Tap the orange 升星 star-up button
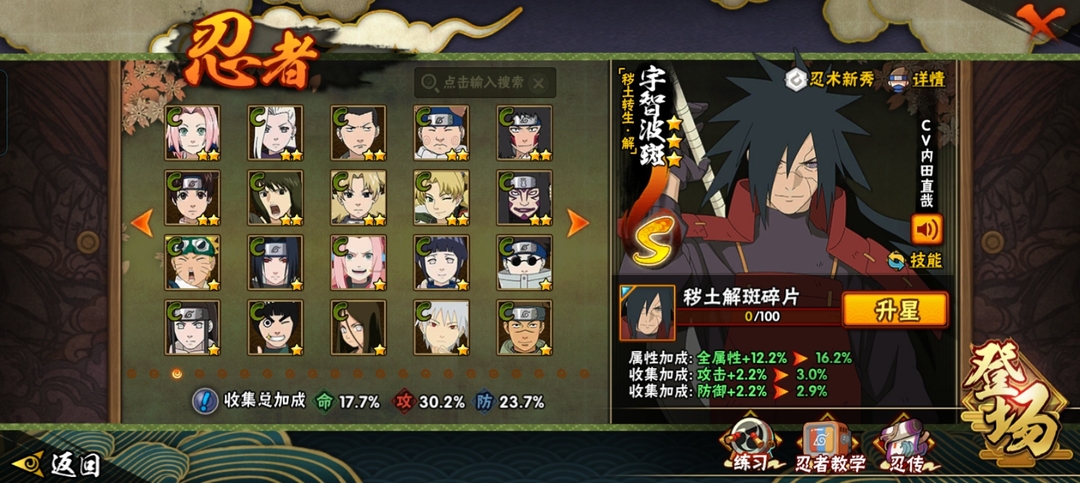The image size is (1080, 483). (x=894, y=310)
